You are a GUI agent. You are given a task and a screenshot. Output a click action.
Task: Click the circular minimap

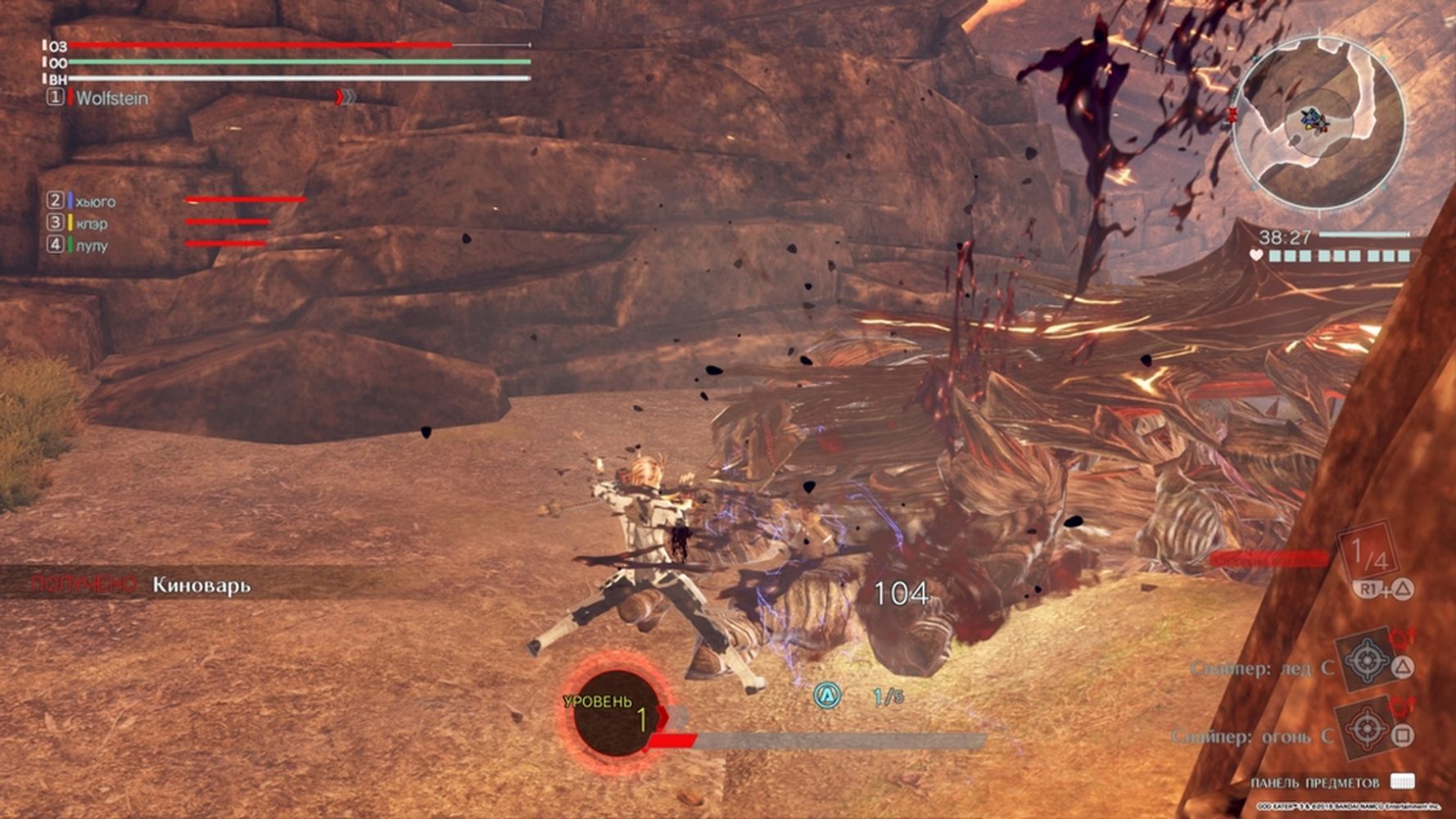pos(1318,121)
